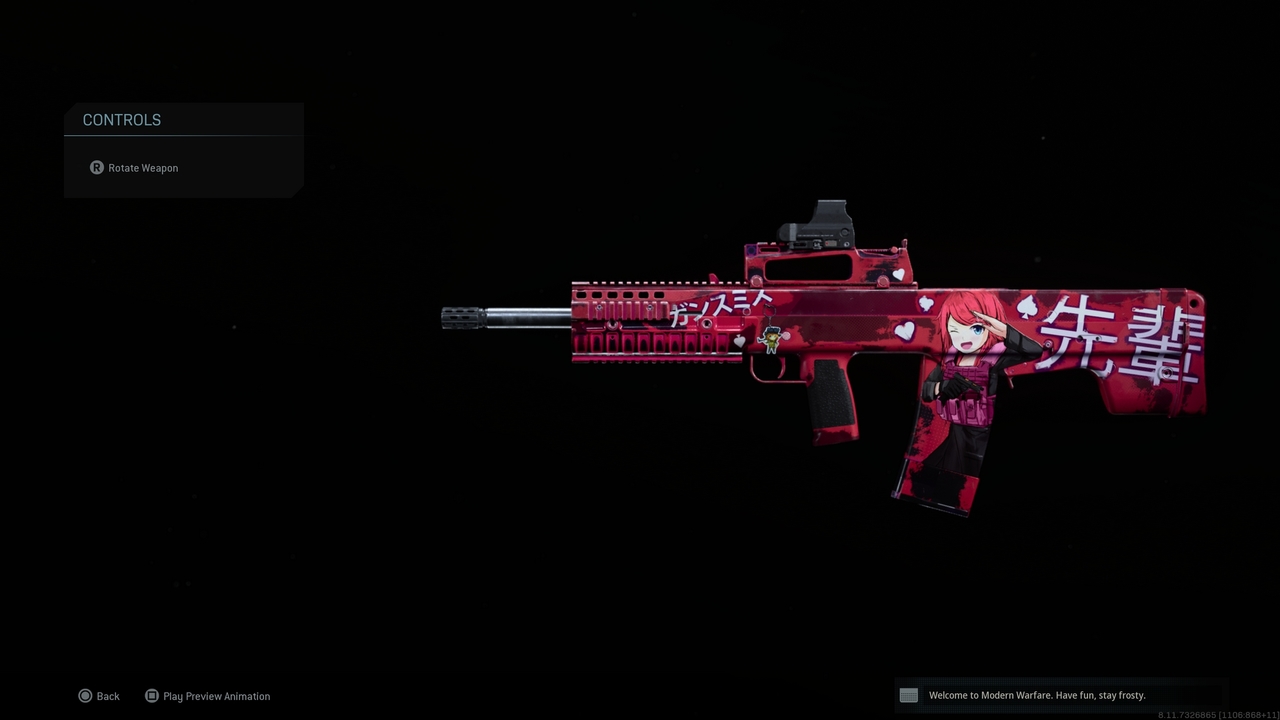Click the Rotate Weapon control label
1280x720 pixels.
pos(143,167)
